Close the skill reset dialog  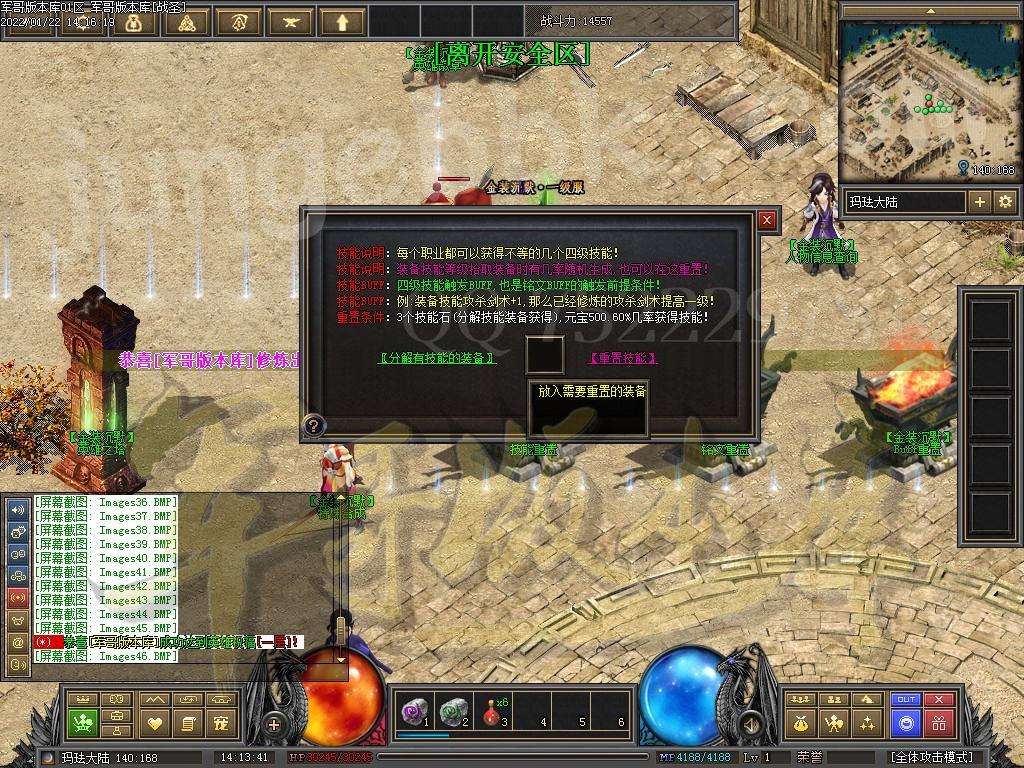pos(767,219)
